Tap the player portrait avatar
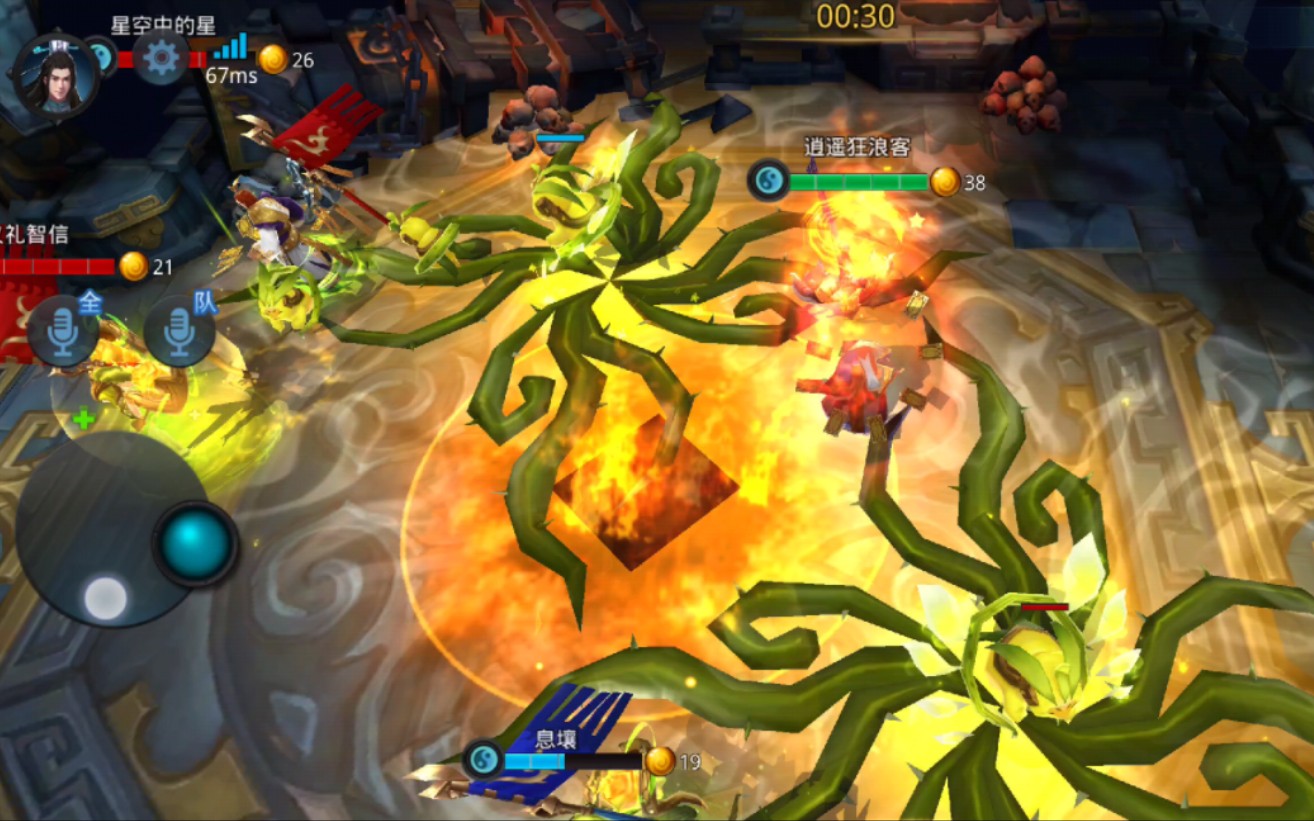 pos(56,77)
